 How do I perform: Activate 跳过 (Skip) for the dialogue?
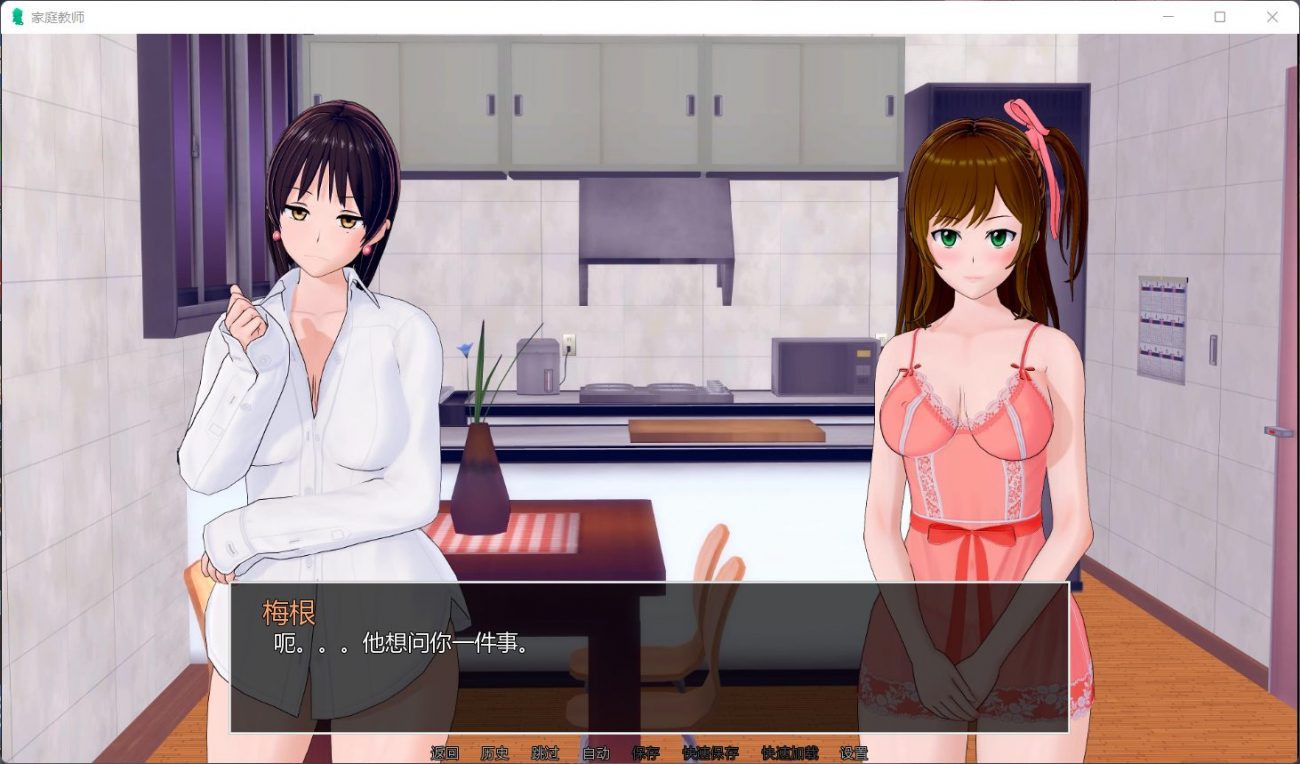click(545, 753)
